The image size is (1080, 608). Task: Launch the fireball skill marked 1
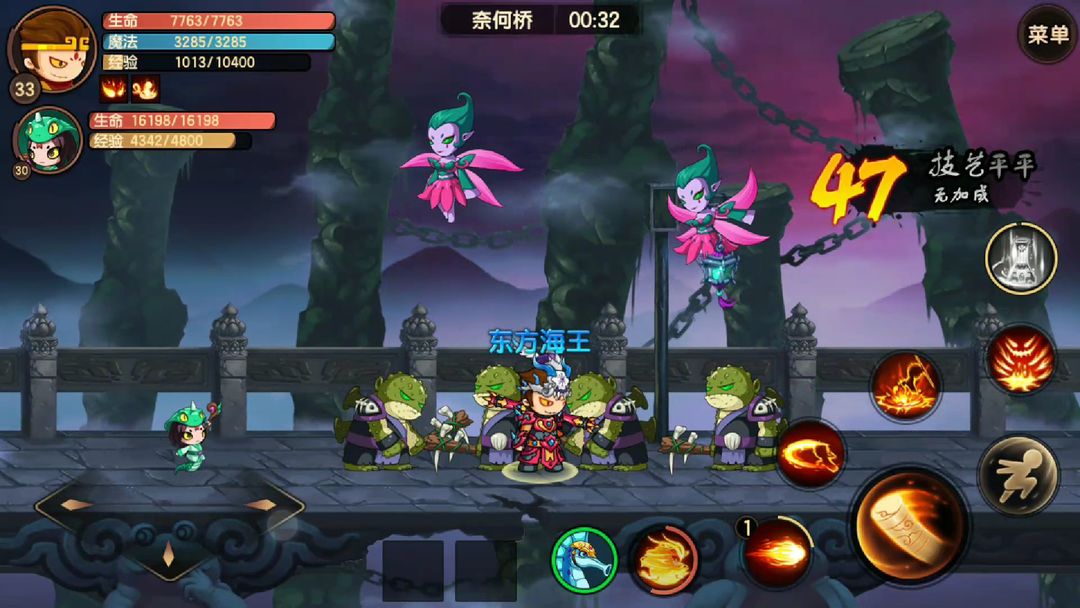776,552
